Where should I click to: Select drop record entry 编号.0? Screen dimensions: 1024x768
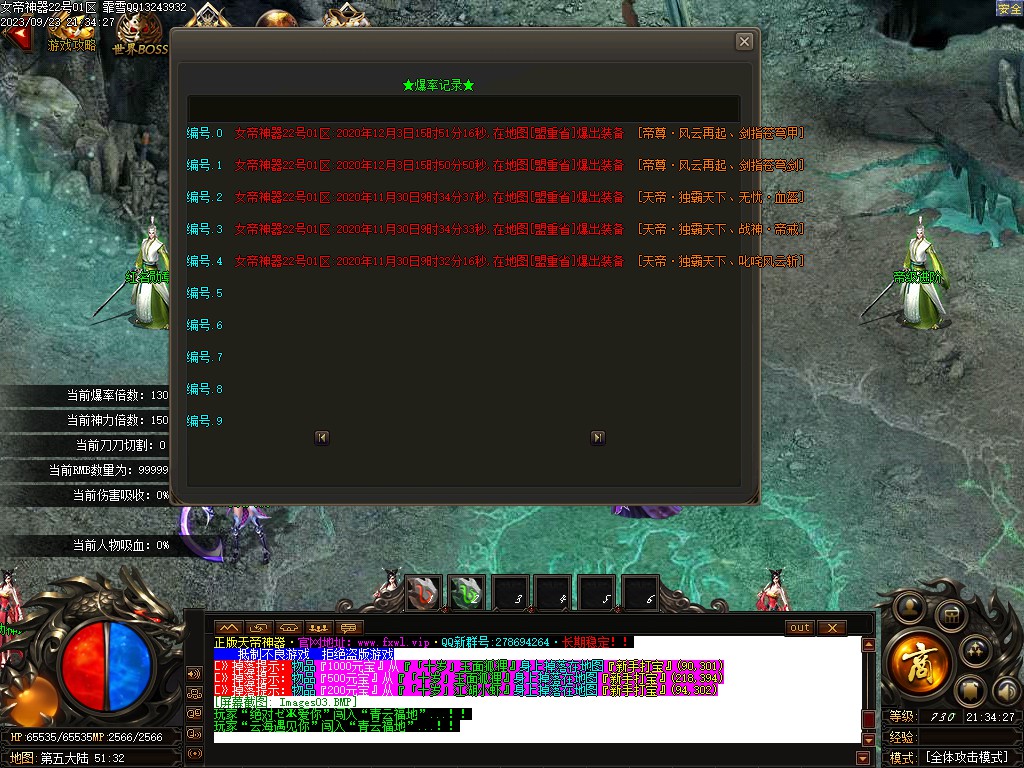tap(205, 133)
